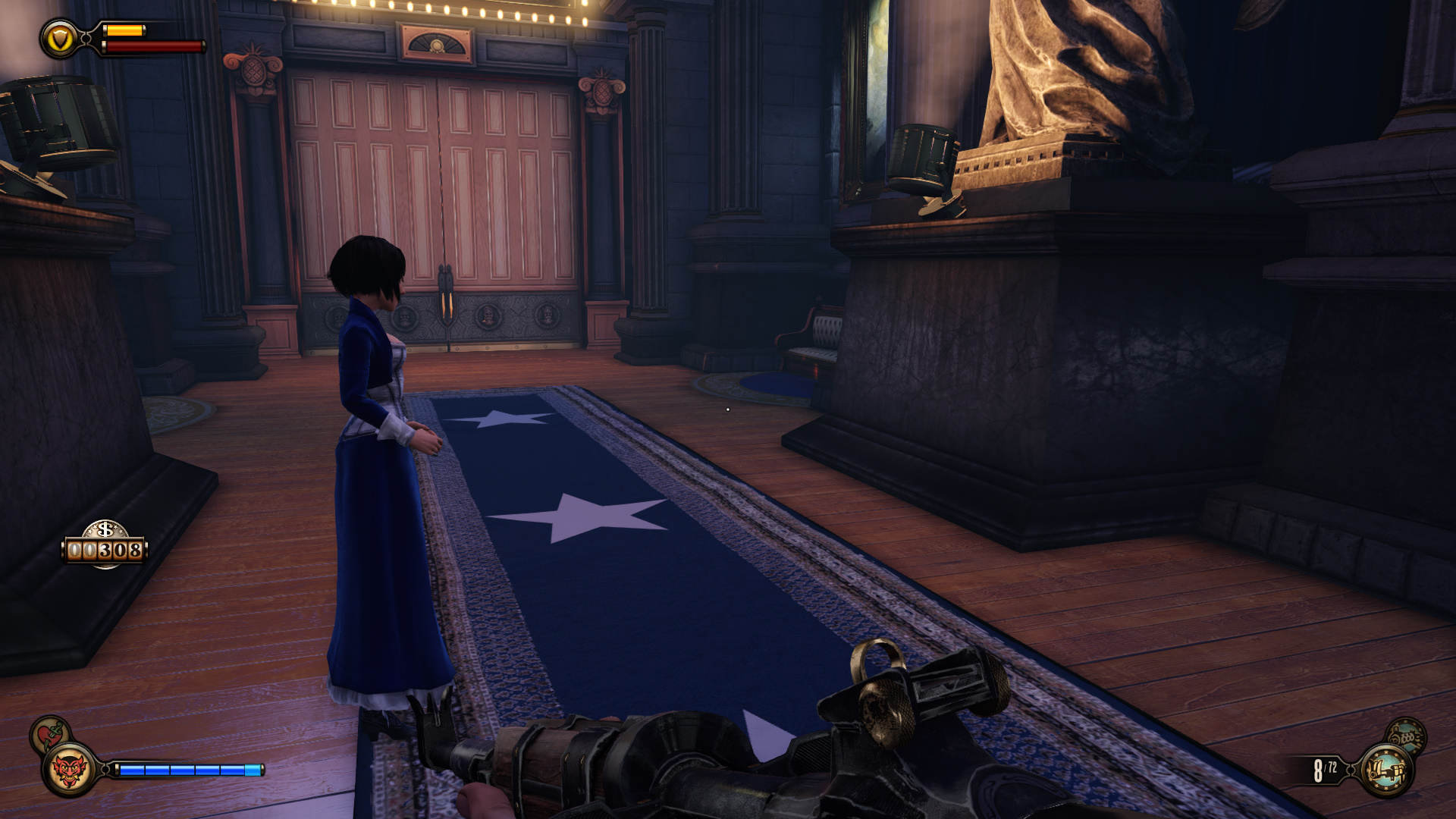Switch to the heart-and-dagger vigor icon
Viewport: 1456px width, 819px height.
click(49, 733)
